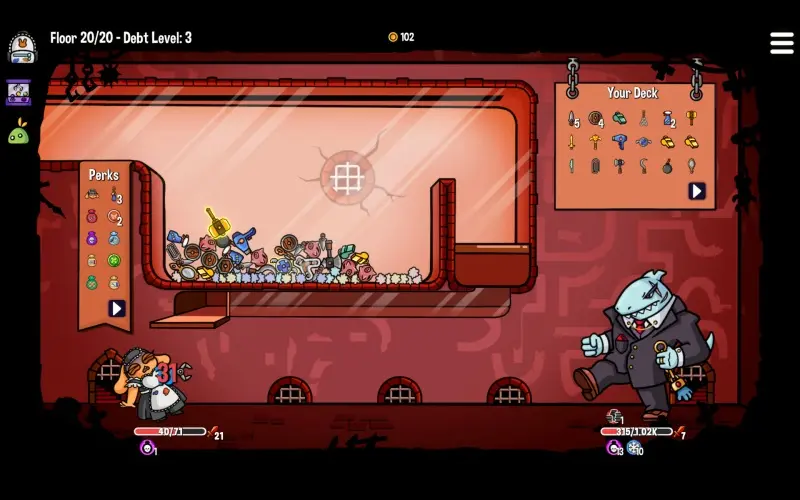
Task: Show next page of Perks
Action: (117, 308)
